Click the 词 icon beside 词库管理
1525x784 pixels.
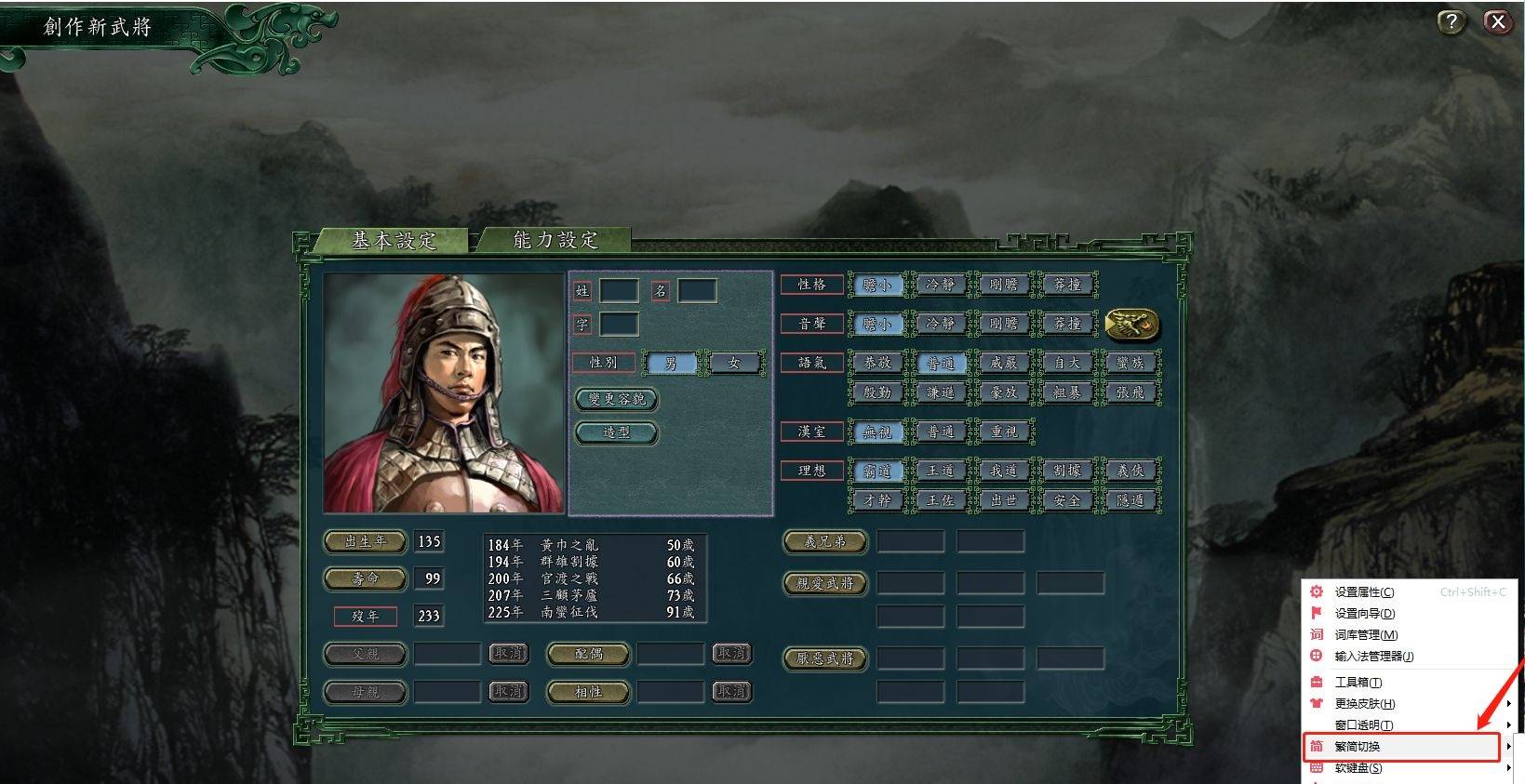pos(1316,634)
